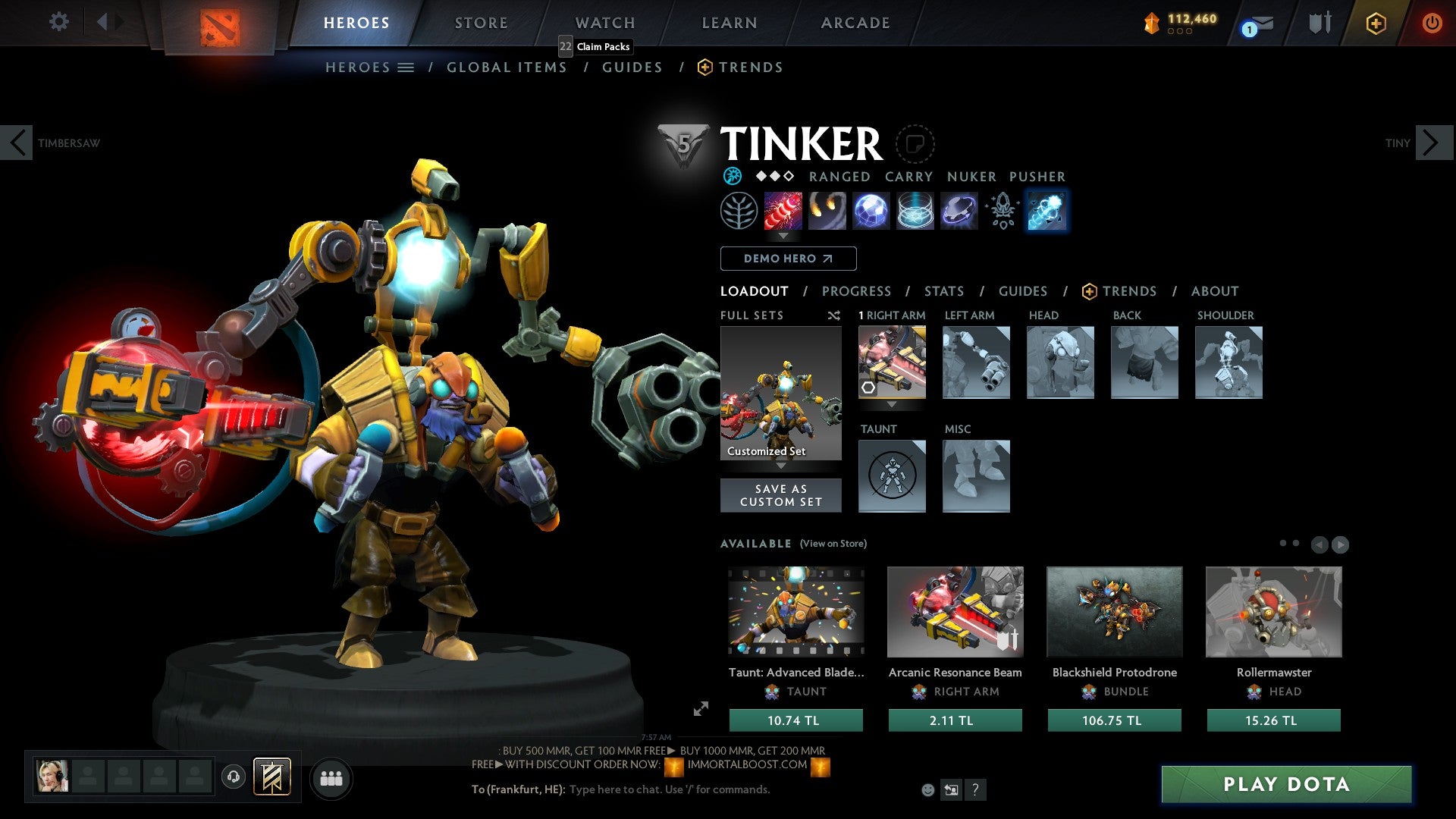Click the party voice chat headset icon
1456x819 pixels.
click(233, 777)
